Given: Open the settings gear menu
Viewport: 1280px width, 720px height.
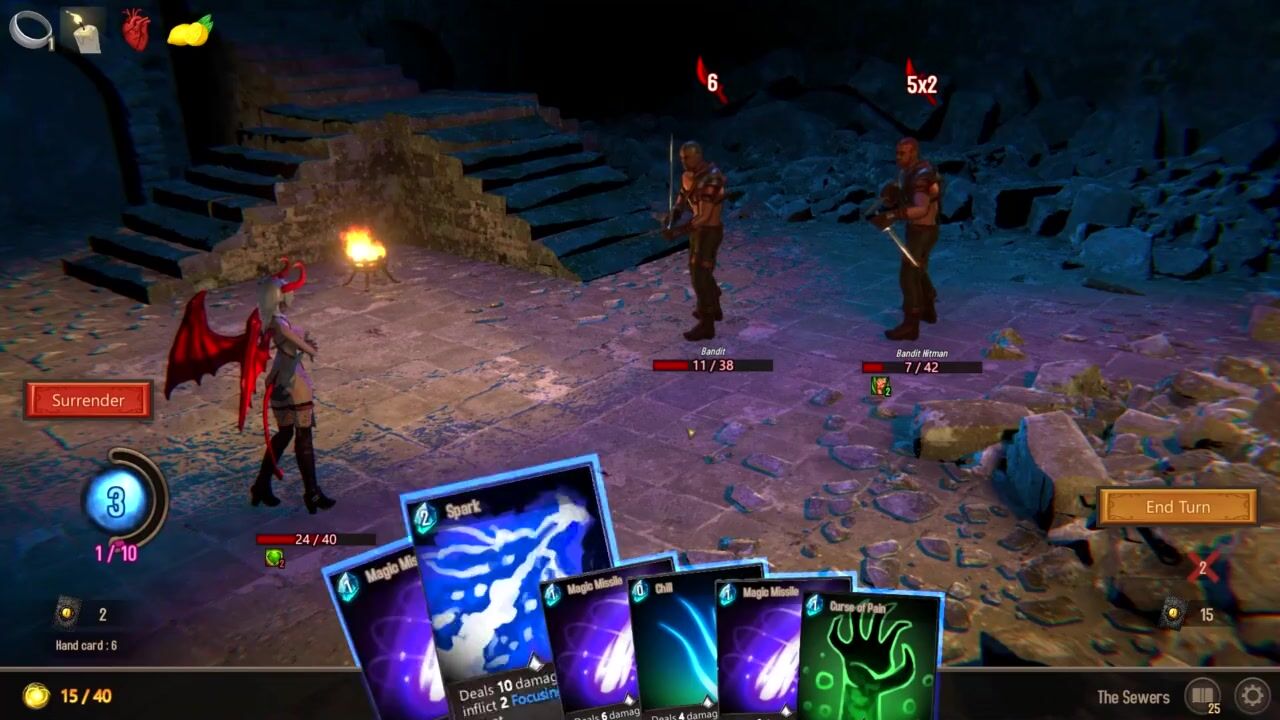Looking at the screenshot, I should click(x=1251, y=695).
